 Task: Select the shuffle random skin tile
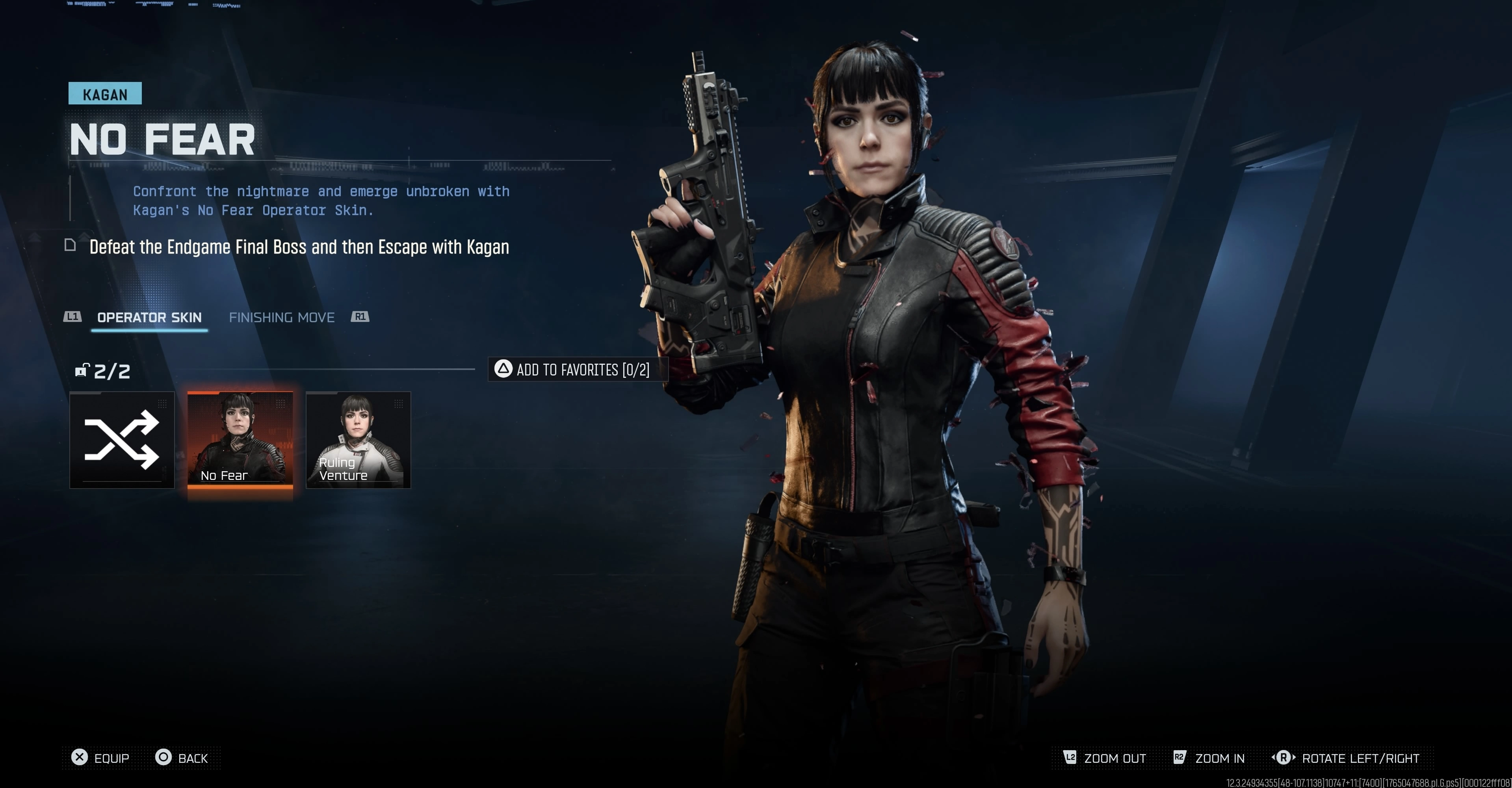coord(122,440)
